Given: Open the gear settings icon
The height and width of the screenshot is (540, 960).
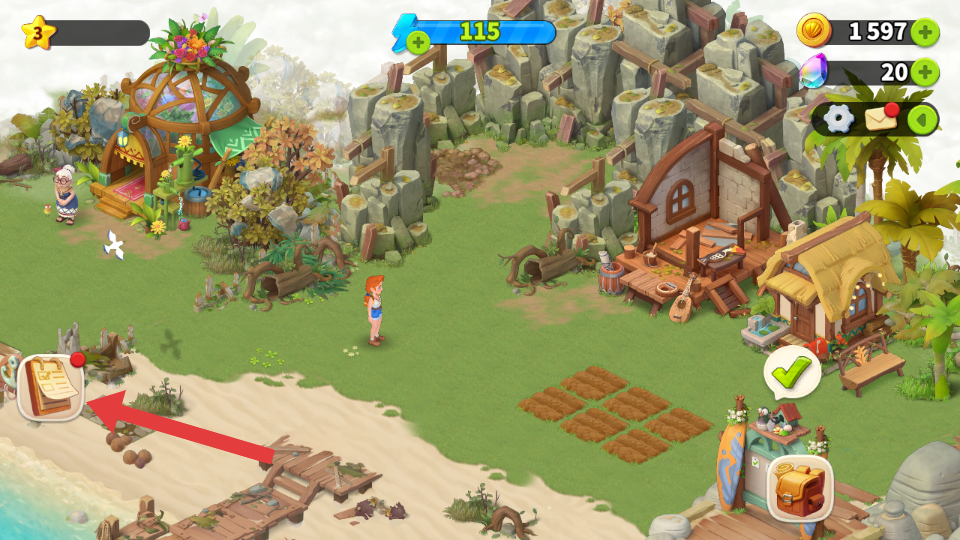Looking at the screenshot, I should pos(838,119).
